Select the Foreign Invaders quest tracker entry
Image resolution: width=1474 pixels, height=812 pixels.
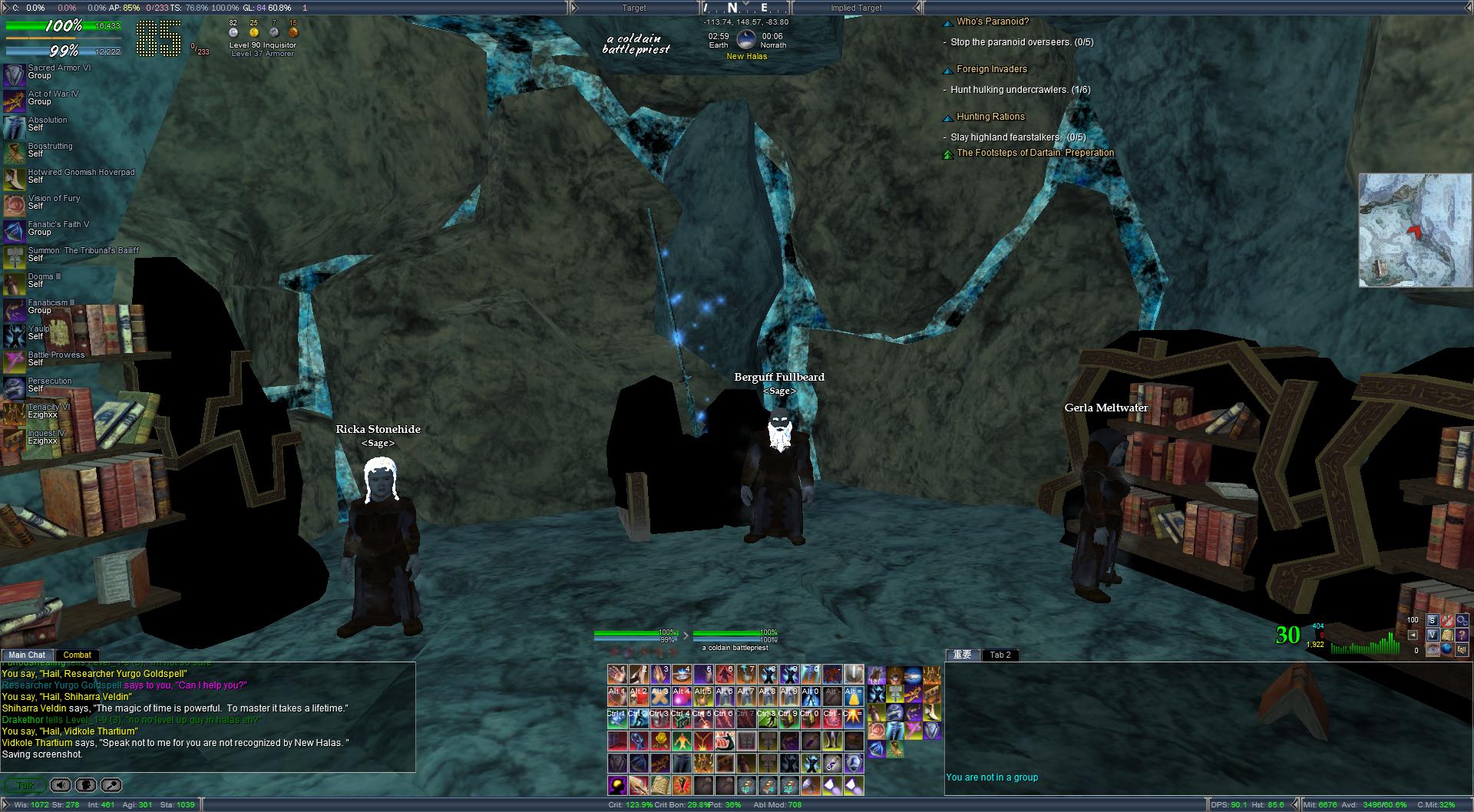click(991, 69)
